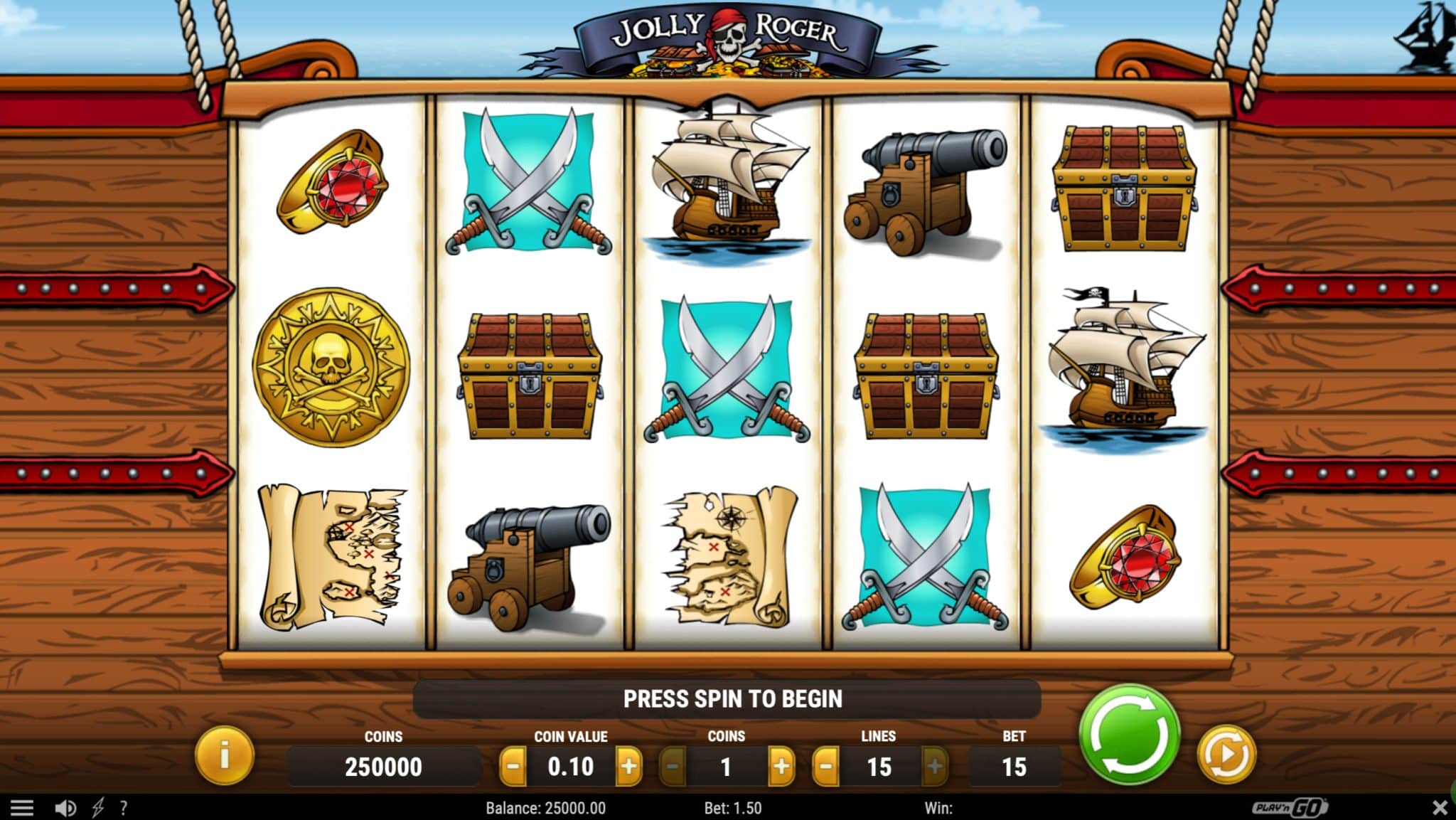This screenshot has width=1456, height=820.
Task: Open the question mark help
Action: click(124, 808)
